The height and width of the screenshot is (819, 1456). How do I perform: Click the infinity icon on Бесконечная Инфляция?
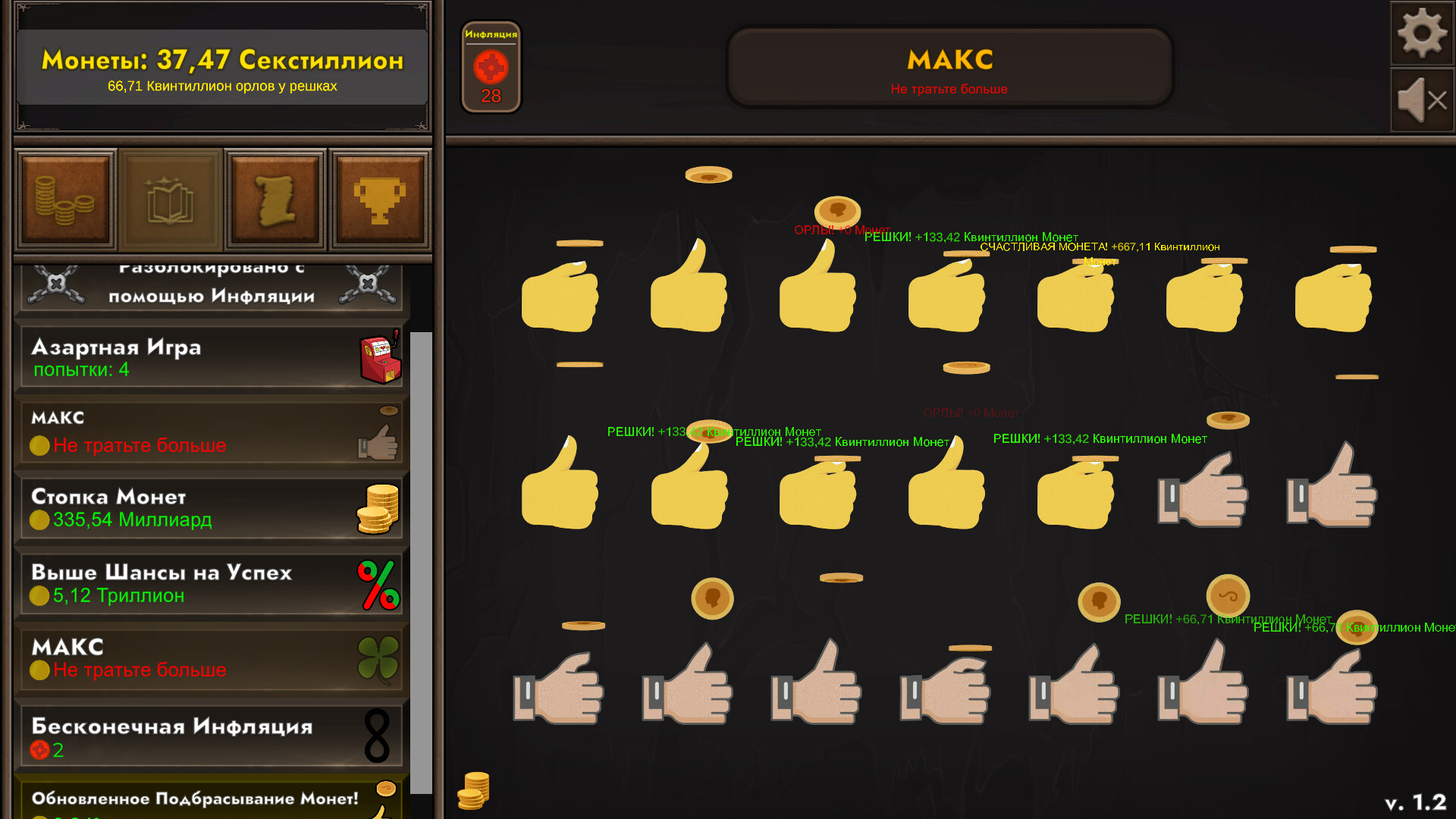pos(376,736)
